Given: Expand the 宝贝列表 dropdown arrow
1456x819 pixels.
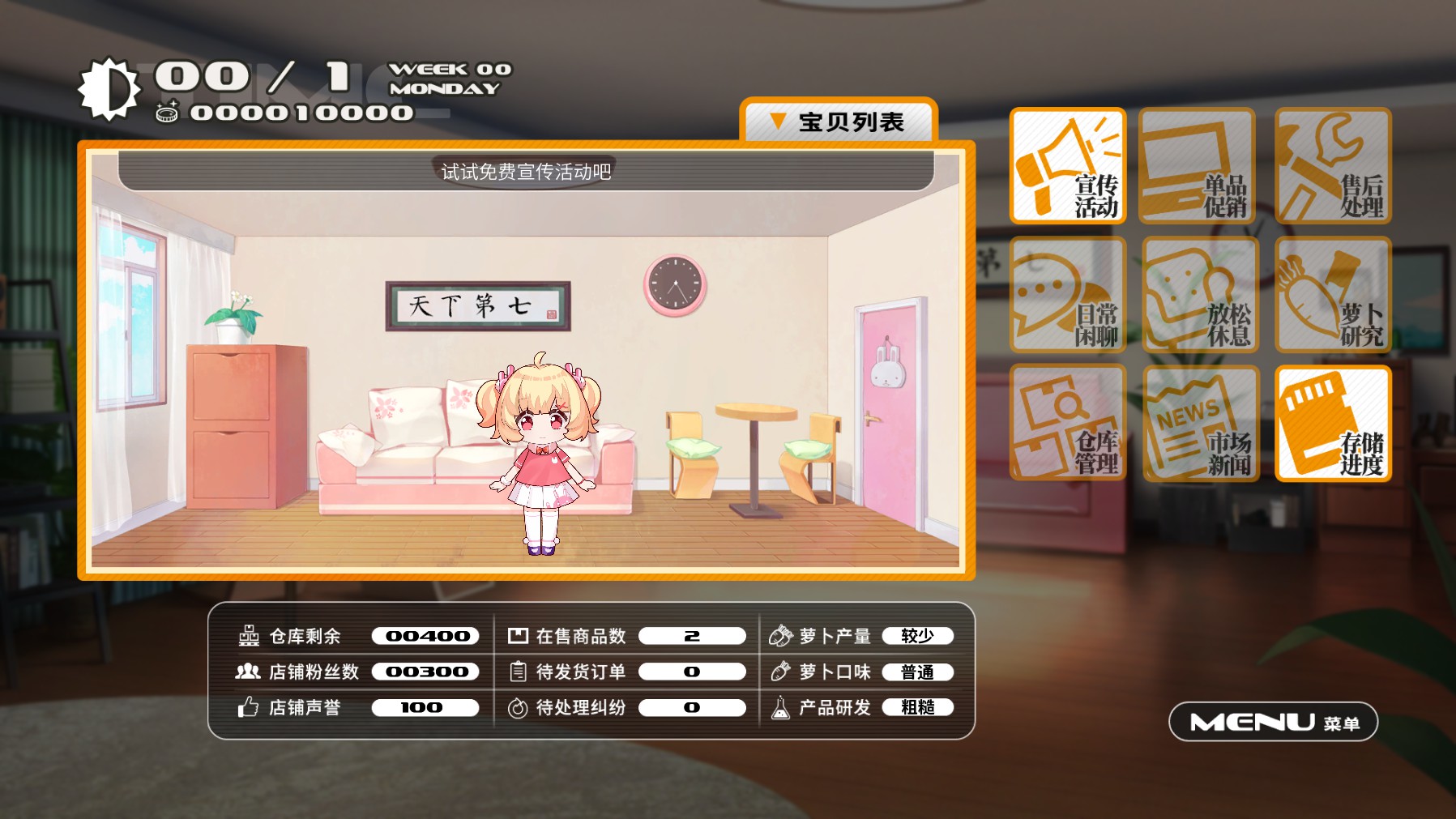Looking at the screenshot, I should coord(779,122).
